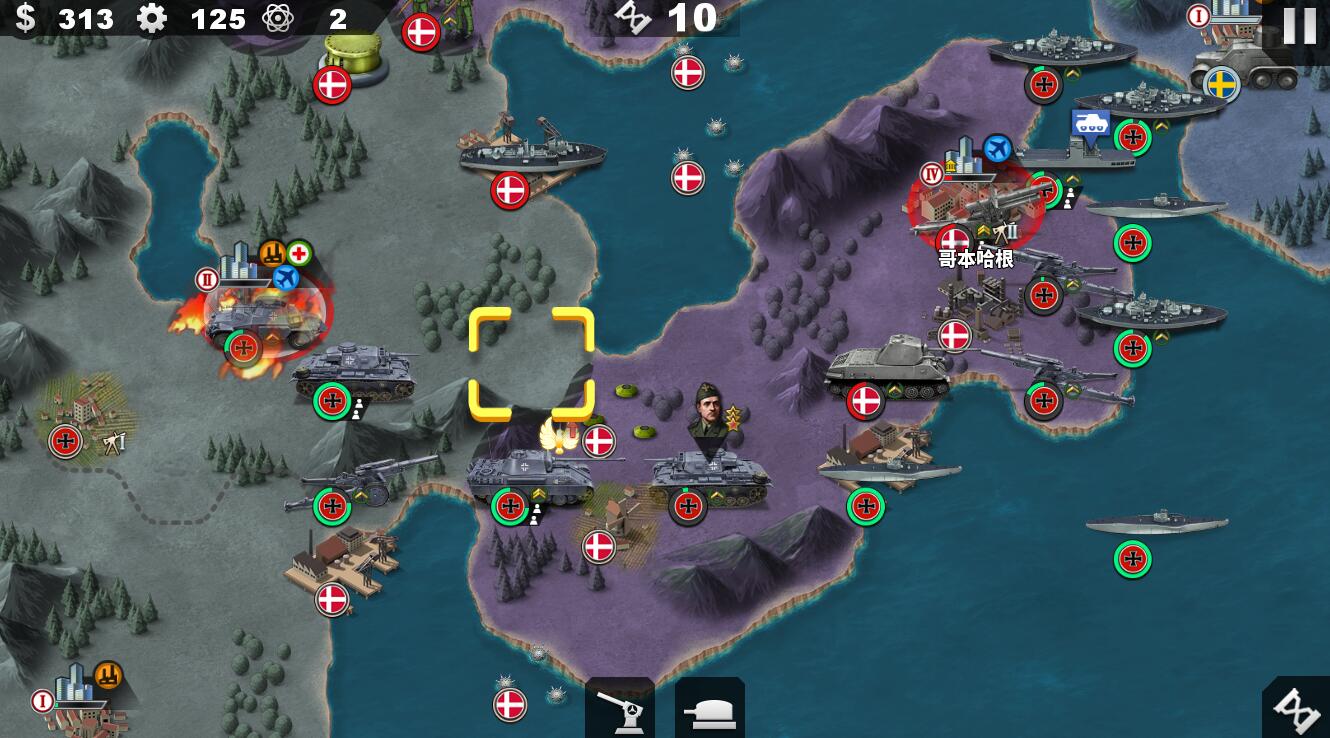End the turn with the corner hourglass button
The image size is (1330, 738).
(1299, 709)
